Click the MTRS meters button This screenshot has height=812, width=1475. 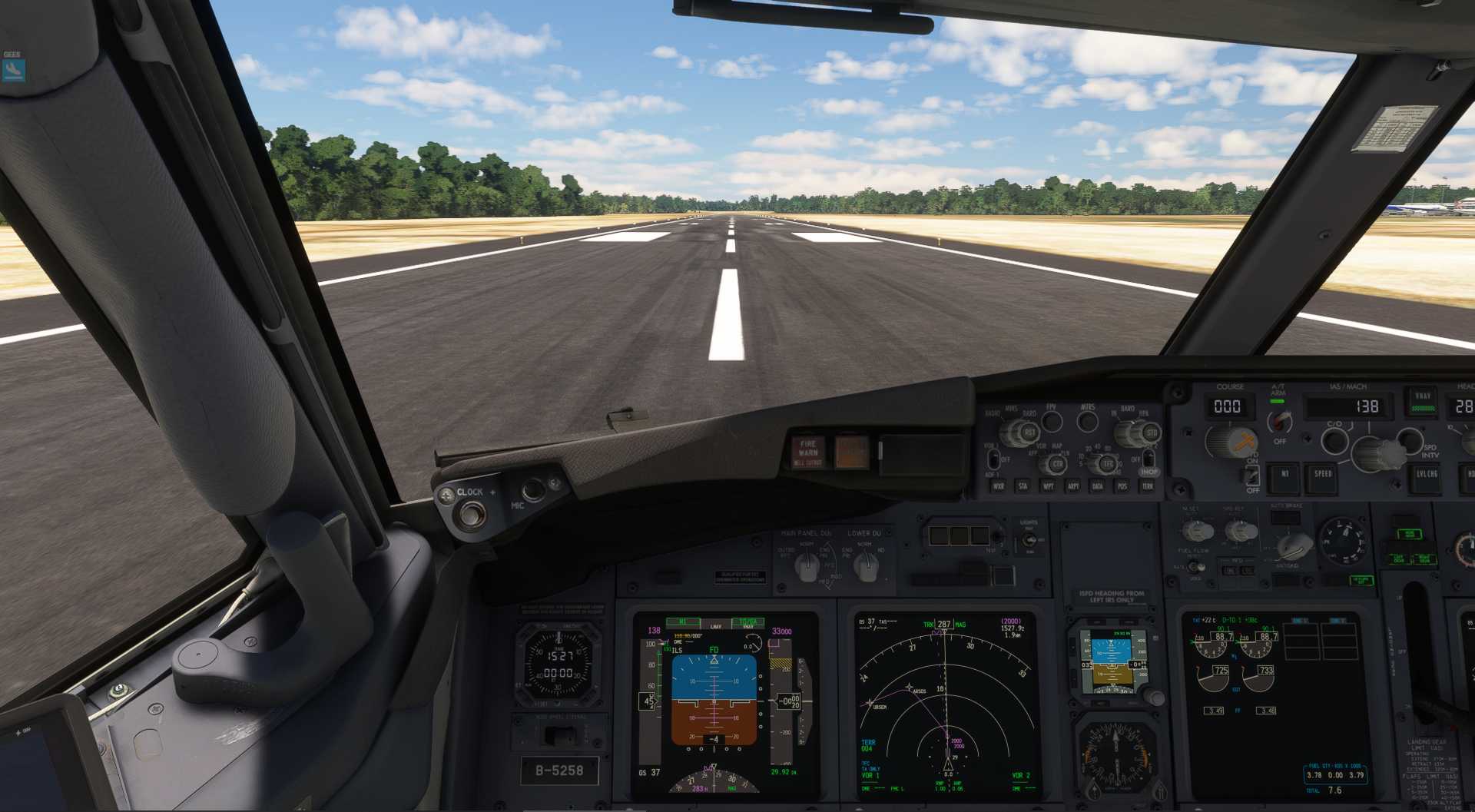point(1087,421)
